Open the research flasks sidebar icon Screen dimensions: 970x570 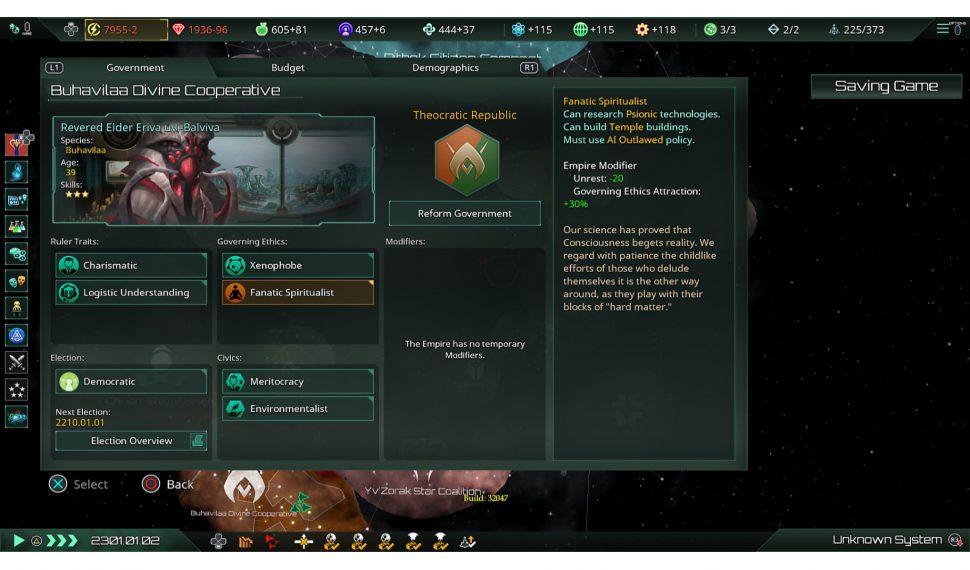(x=17, y=226)
